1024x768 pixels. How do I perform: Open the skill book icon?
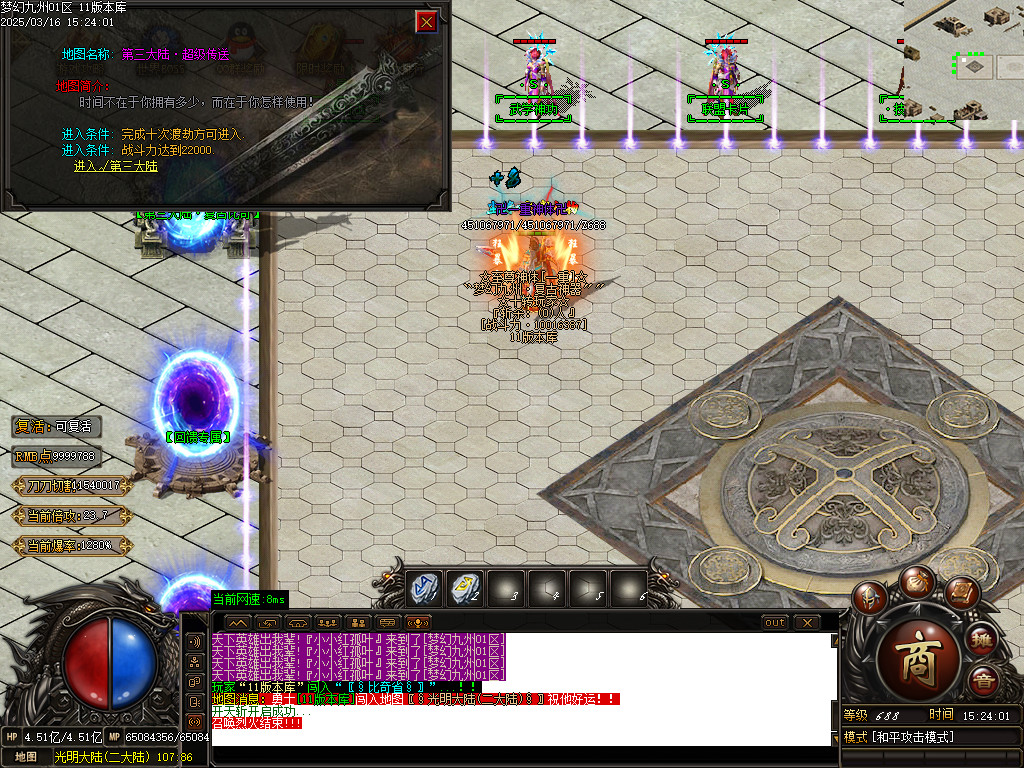[x=961, y=594]
